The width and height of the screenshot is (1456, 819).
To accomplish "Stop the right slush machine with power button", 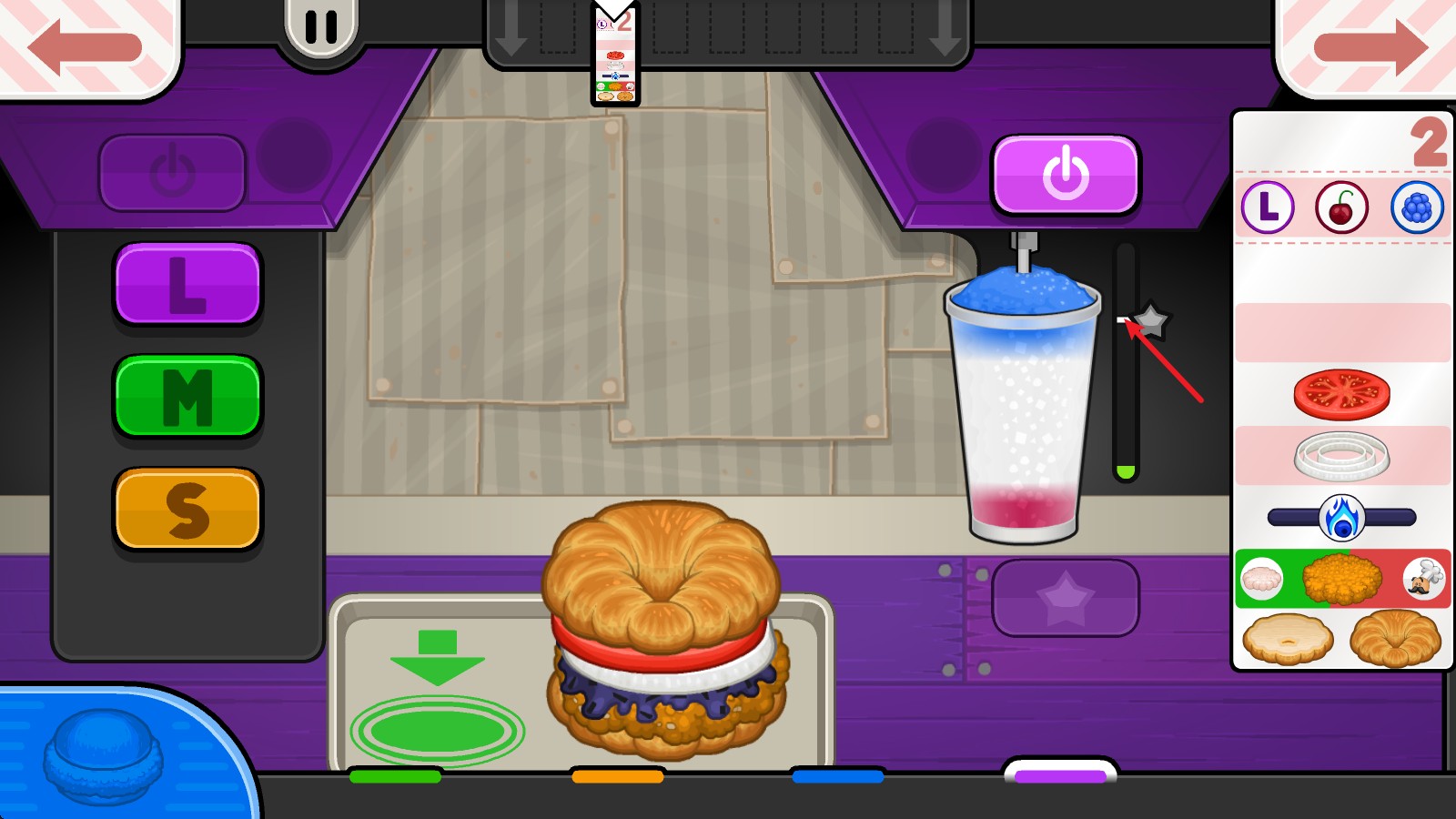I will 1065,174.
